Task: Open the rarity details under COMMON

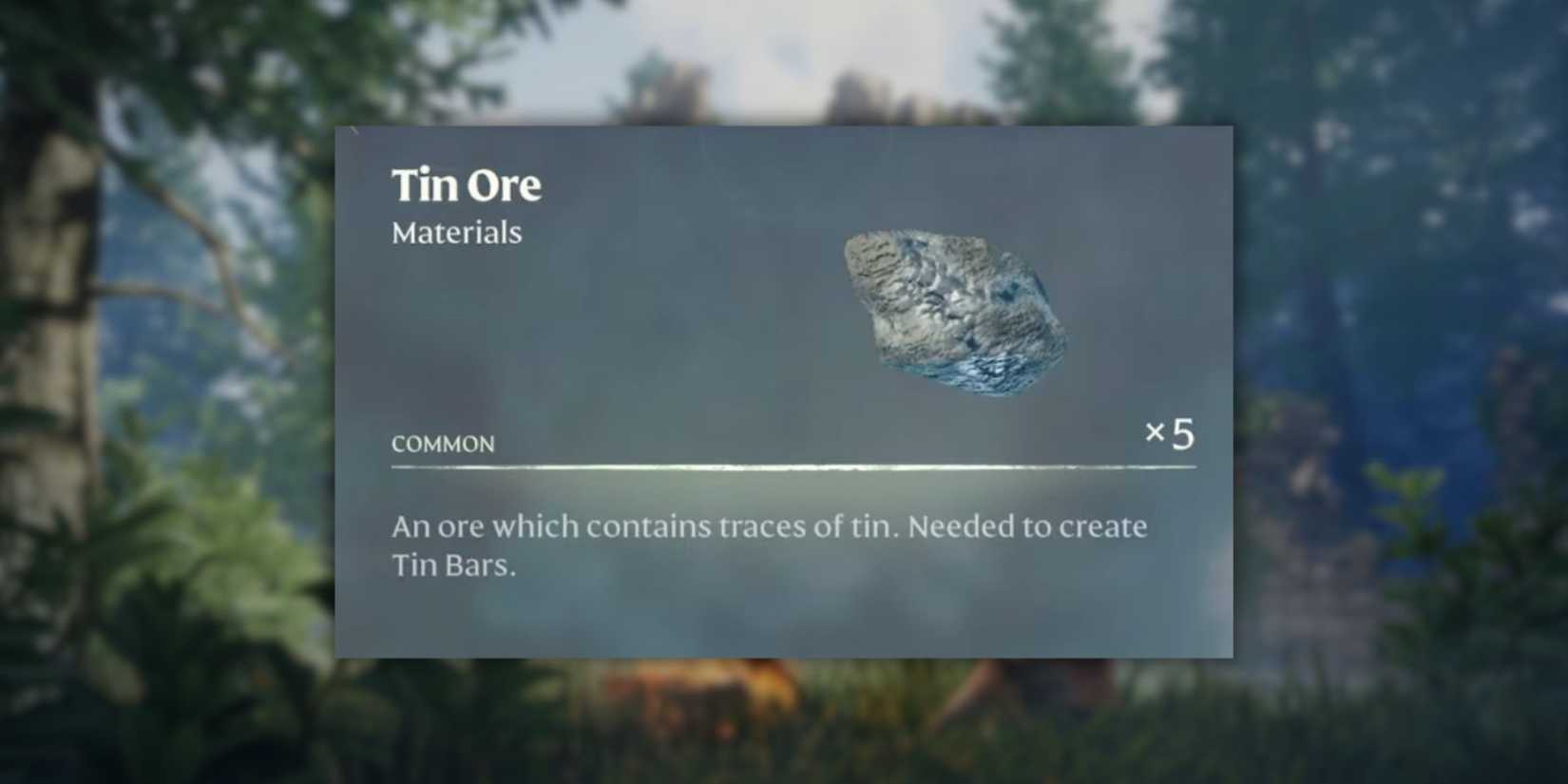Action: point(442,443)
